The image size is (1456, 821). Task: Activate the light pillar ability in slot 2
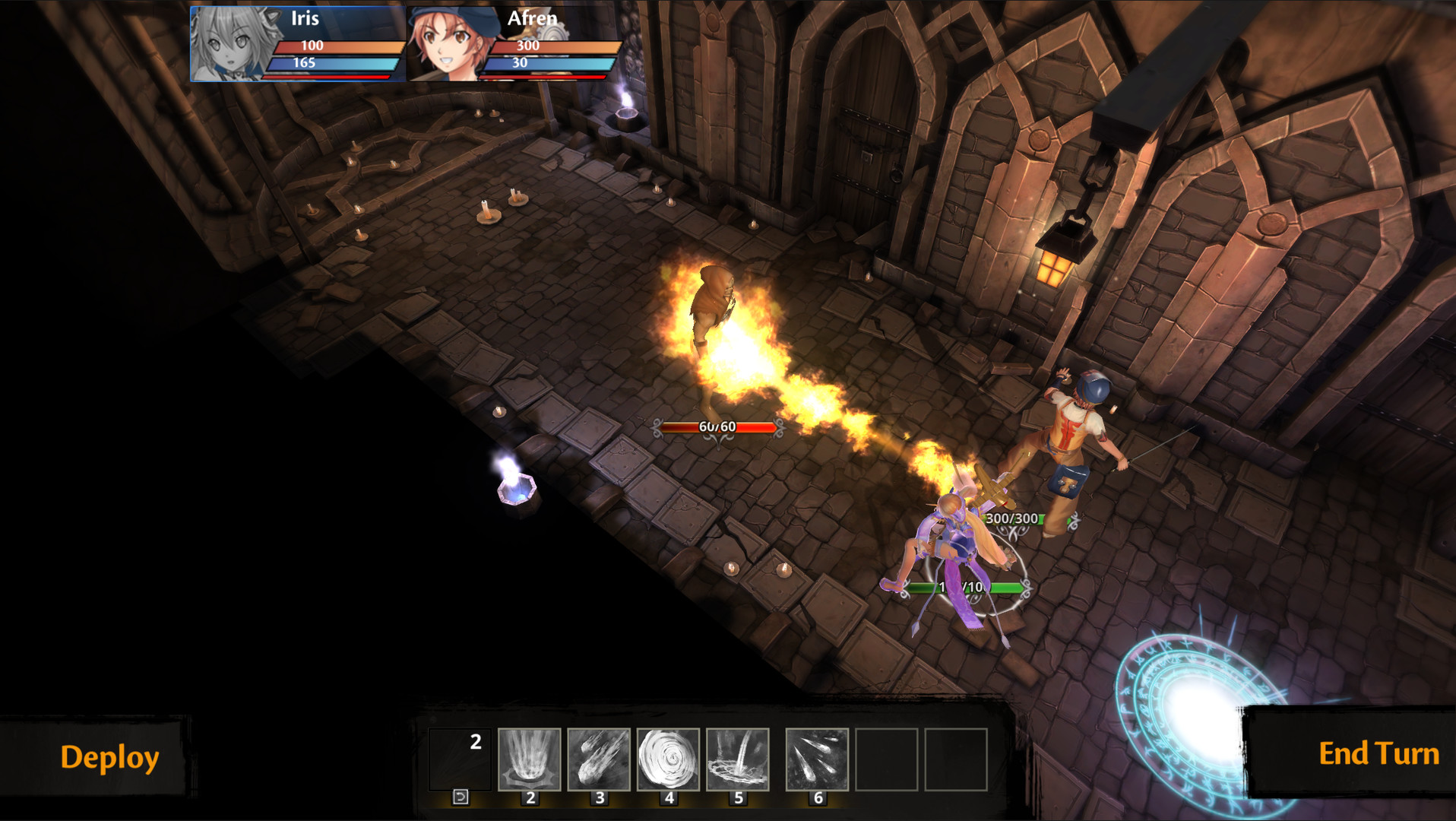530,759
